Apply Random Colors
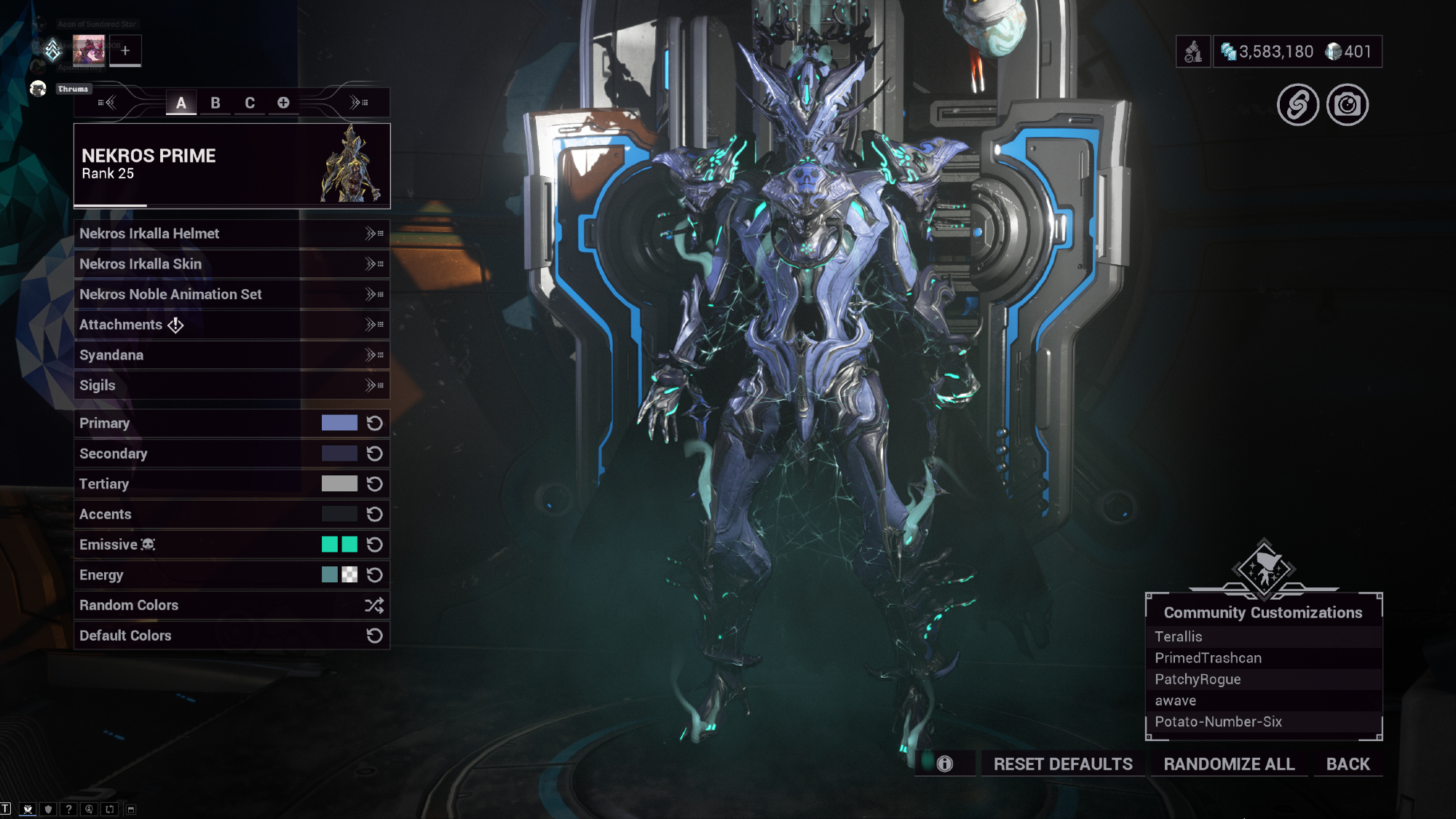This screenshot has height=819, width=1456. coord(232,606)
